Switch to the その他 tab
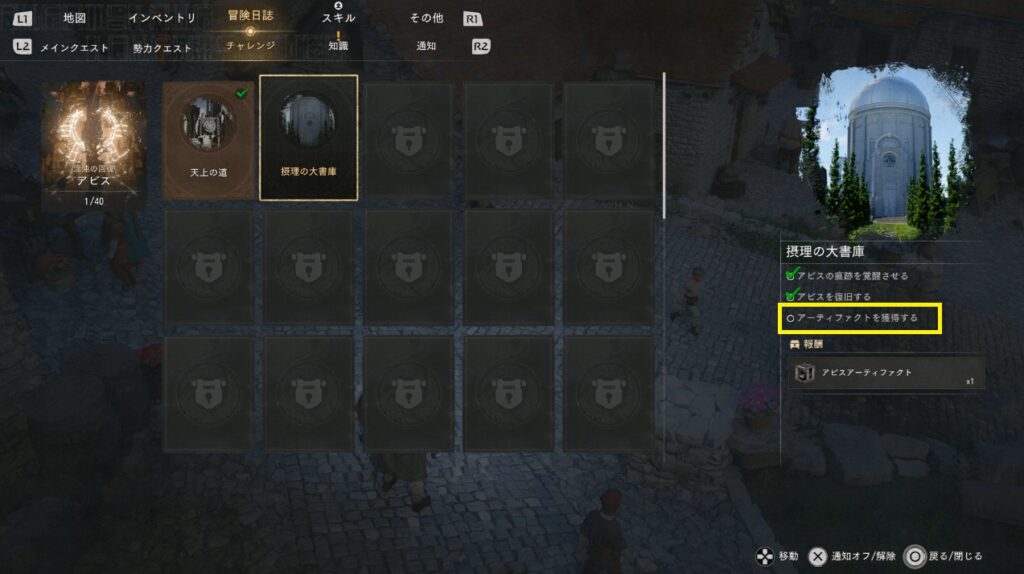This screenshot has height=574, width=1024. (x=426, y=18)
